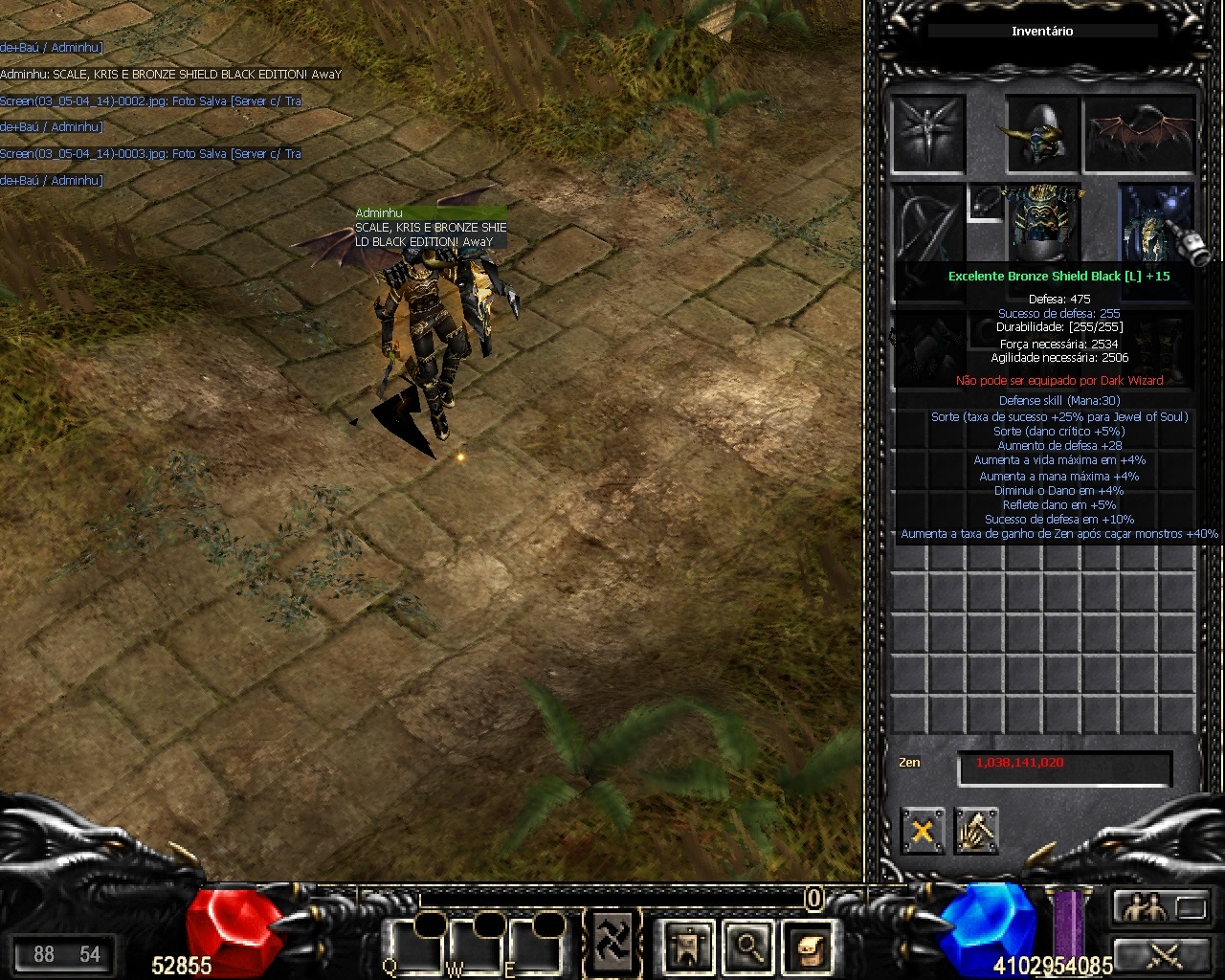Click the equipped body armor slot

1042,222
